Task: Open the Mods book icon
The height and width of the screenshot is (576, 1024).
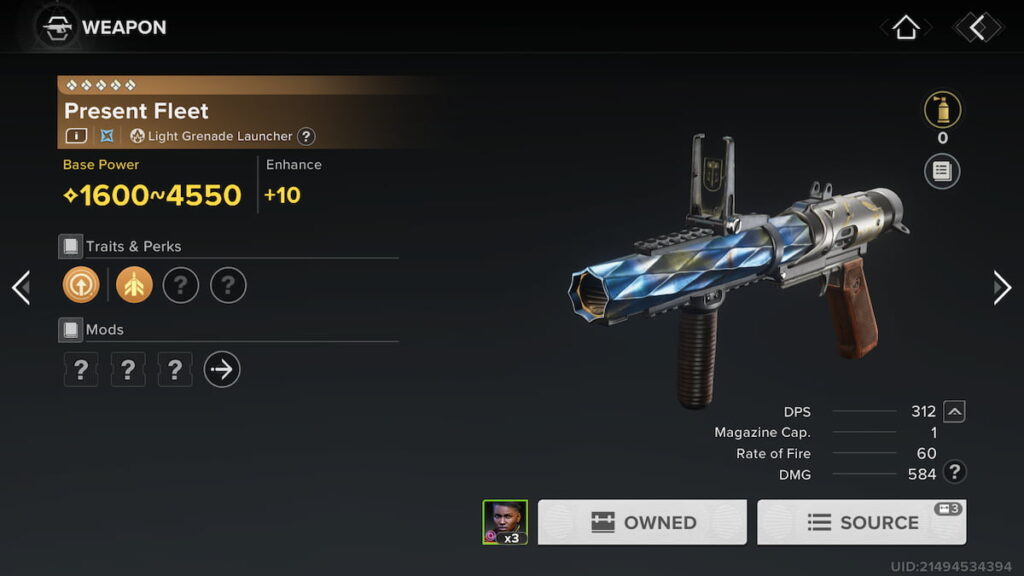Action: (x=70, y=329)
